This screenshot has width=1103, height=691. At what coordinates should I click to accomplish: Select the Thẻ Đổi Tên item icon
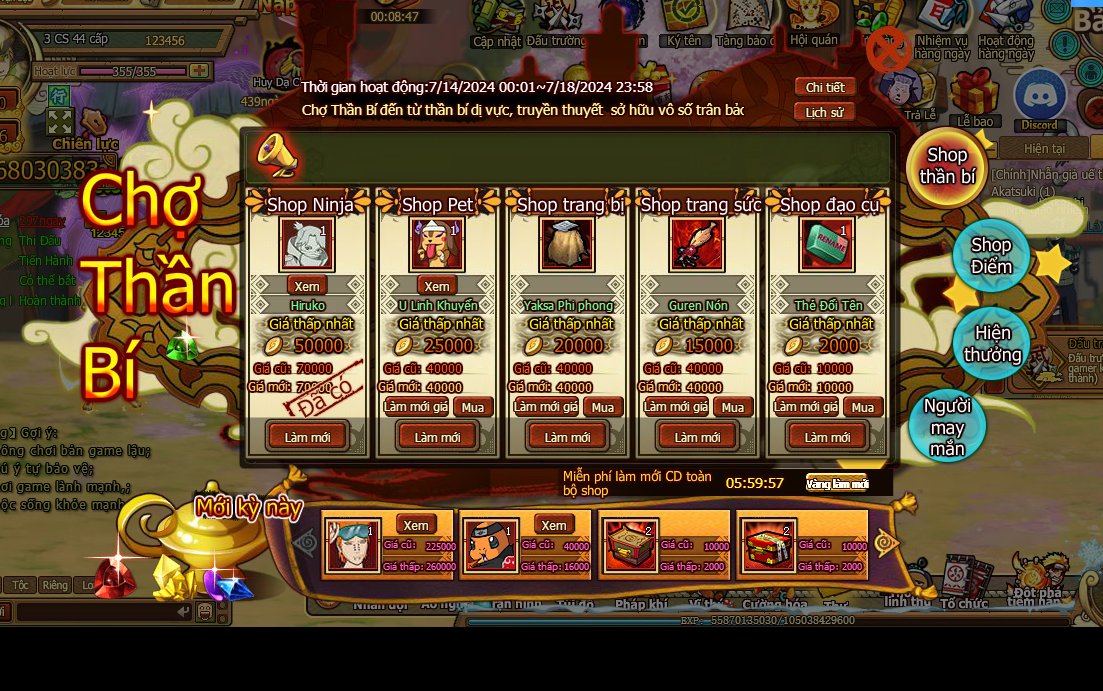(x=826, y=245)
